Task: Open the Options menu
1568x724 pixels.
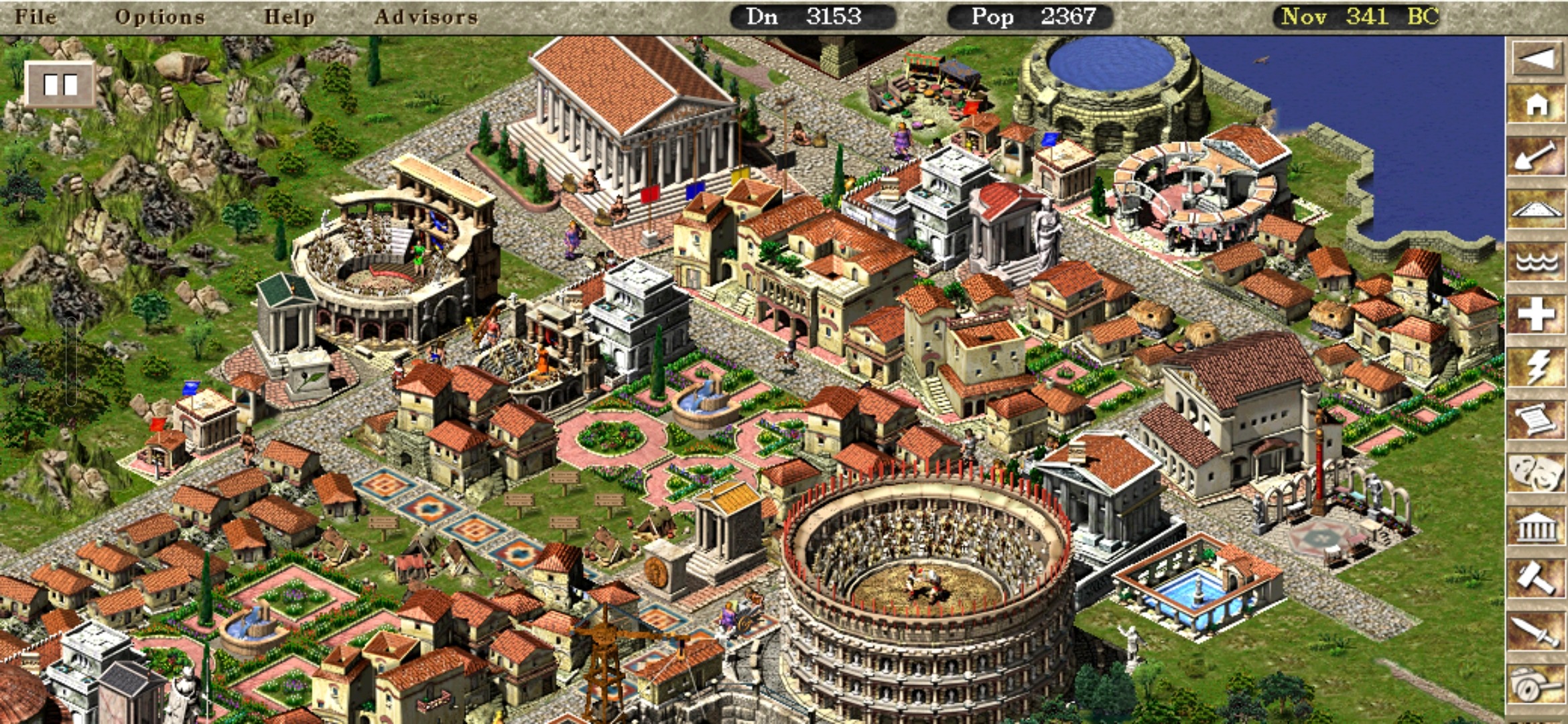Action: pyautogui.click(x=159, y=16)
